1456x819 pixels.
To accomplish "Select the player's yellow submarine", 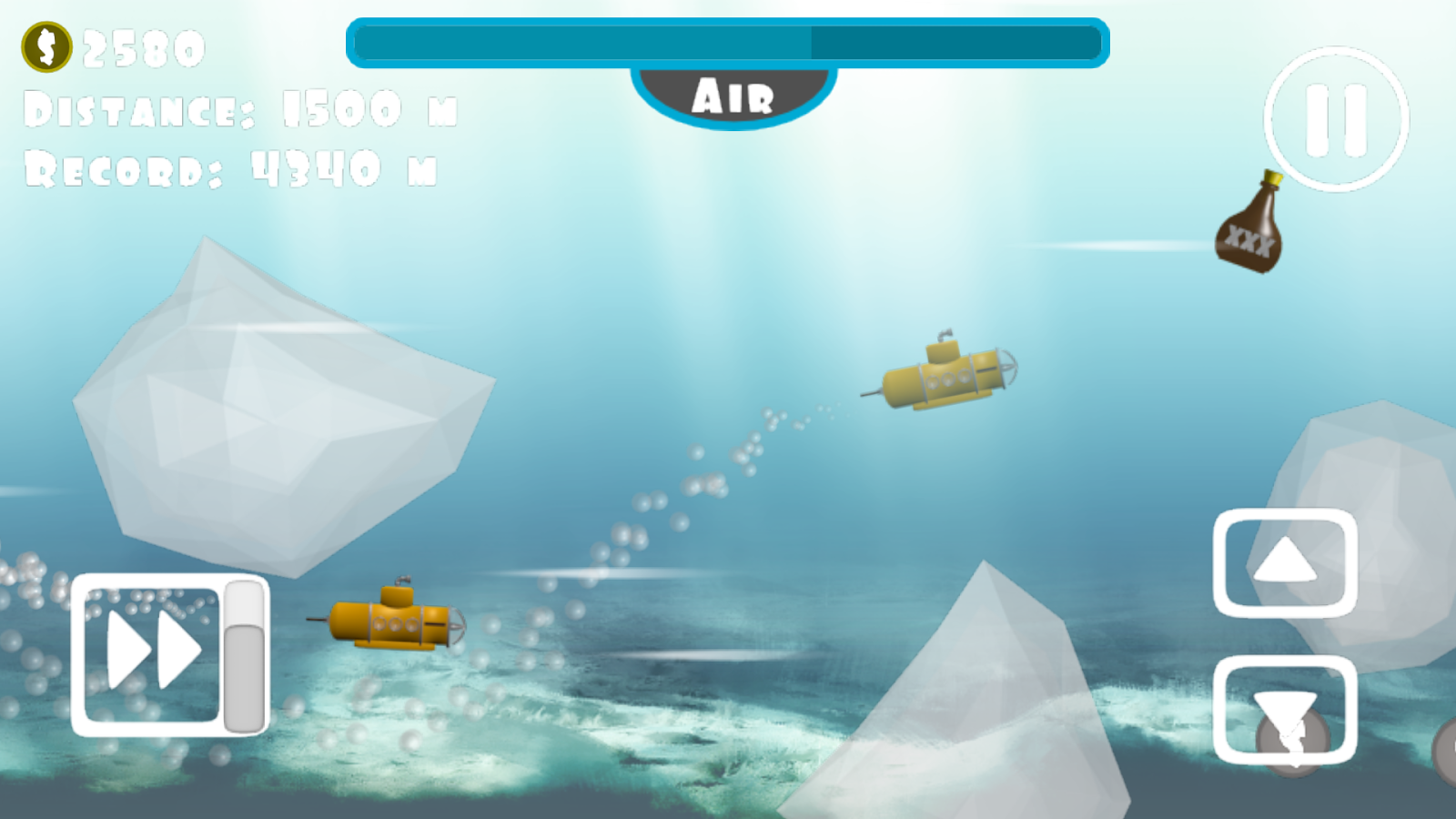I will (x=396, y=623).
